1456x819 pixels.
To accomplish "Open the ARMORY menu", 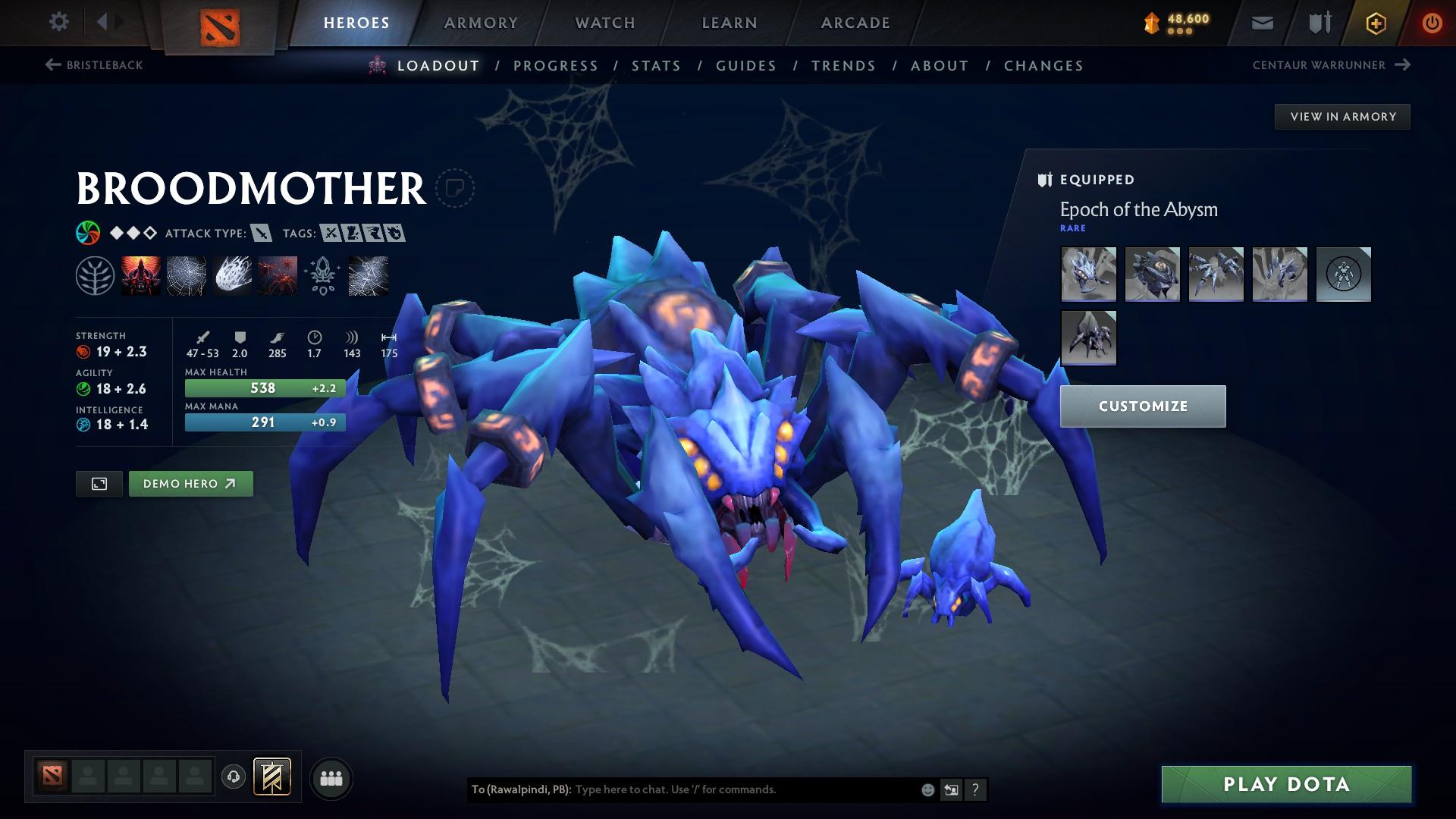I will (x=481, y=22).
